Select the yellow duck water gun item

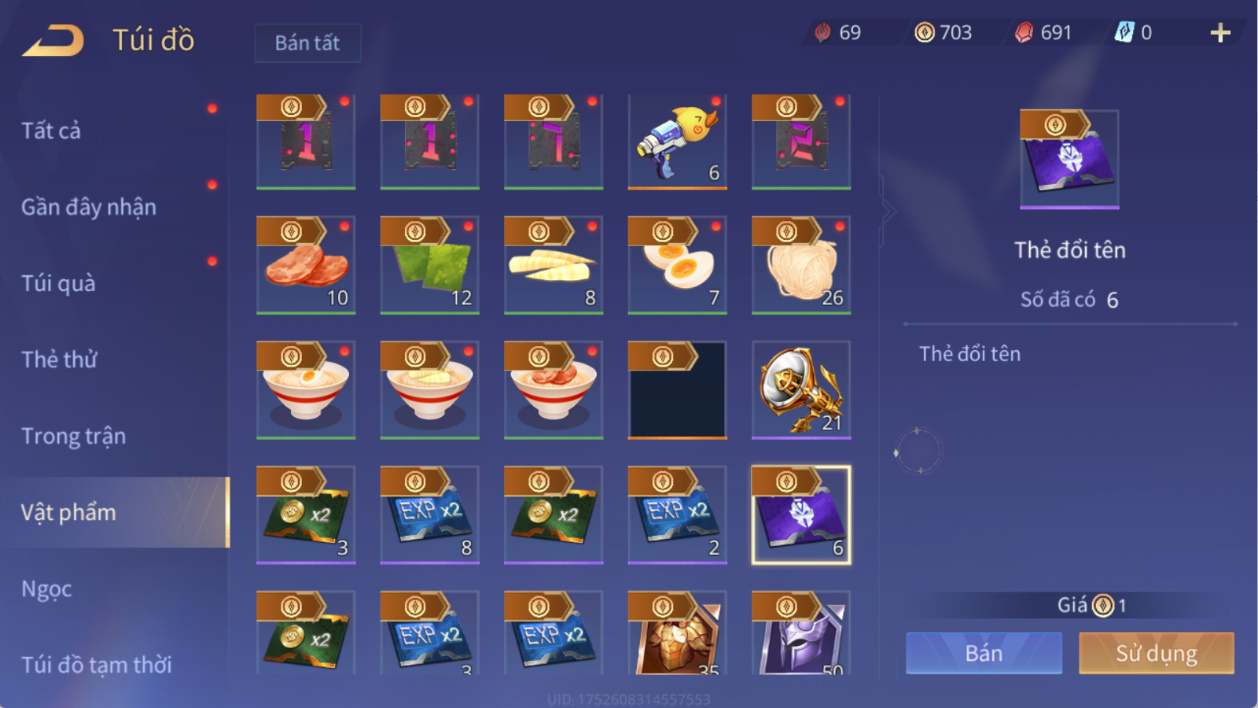click(x=677, y=142)
